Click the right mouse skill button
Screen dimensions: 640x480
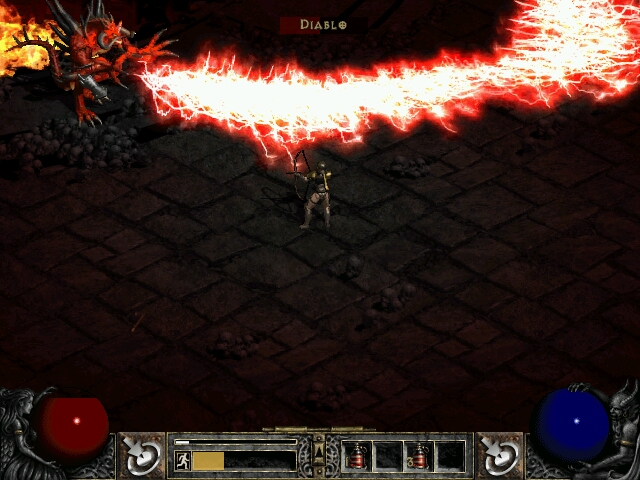[497, 453]
